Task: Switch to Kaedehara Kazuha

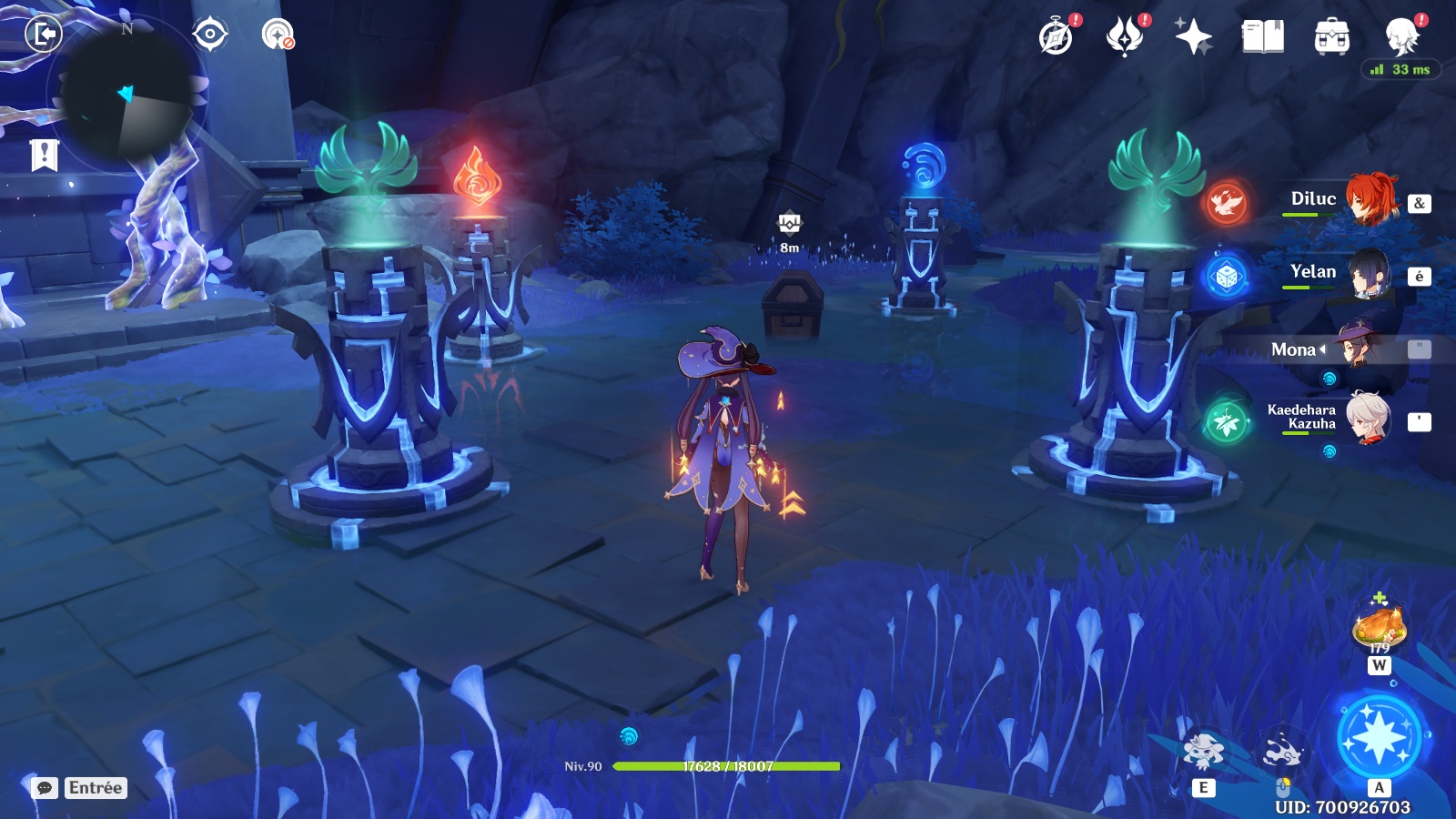Action: [x=1368, y=419]
